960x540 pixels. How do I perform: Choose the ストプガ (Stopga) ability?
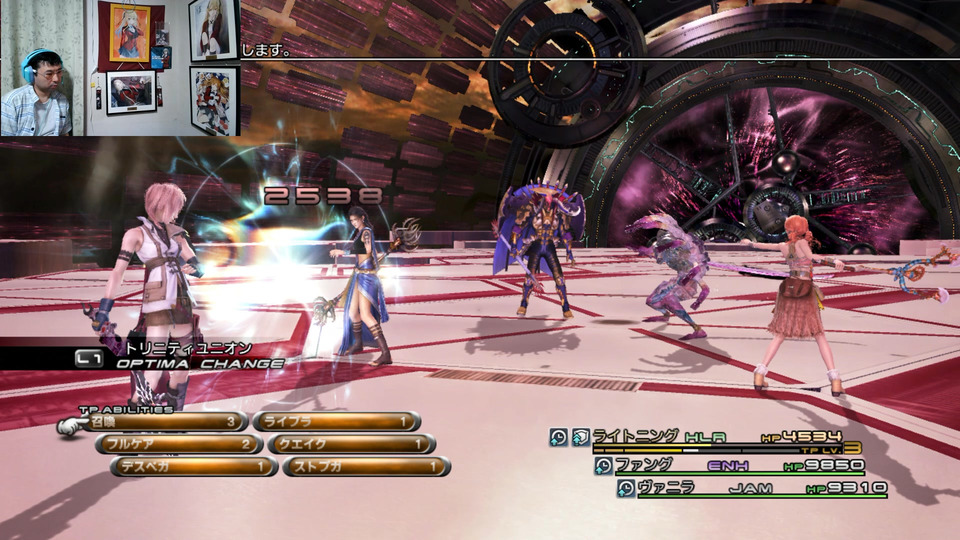366,466
